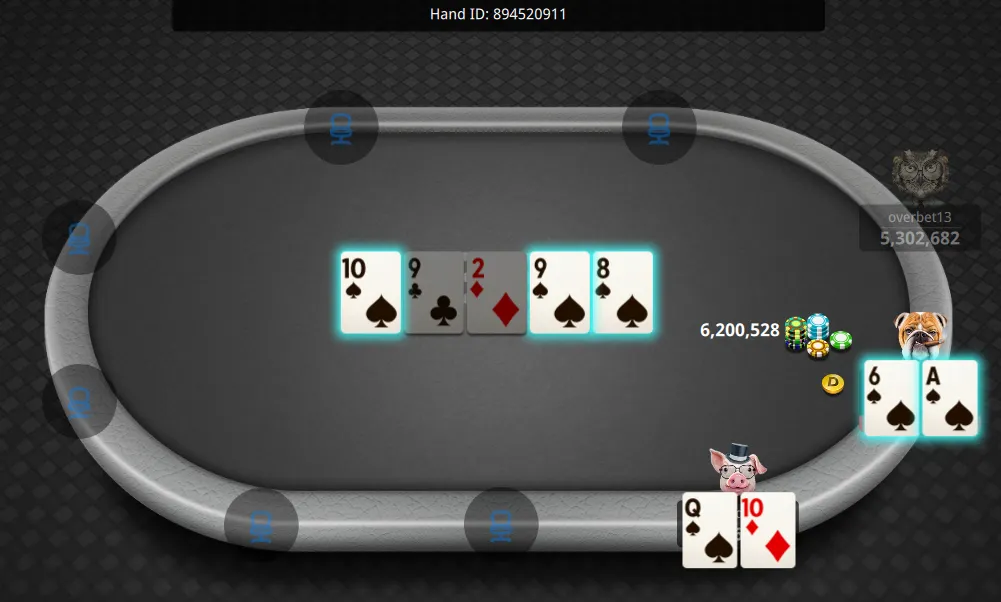Screen dimensions: 1001x602
Task: Select the 10 of spades community card
Action: pyautogui.click(x=370, y=292)
